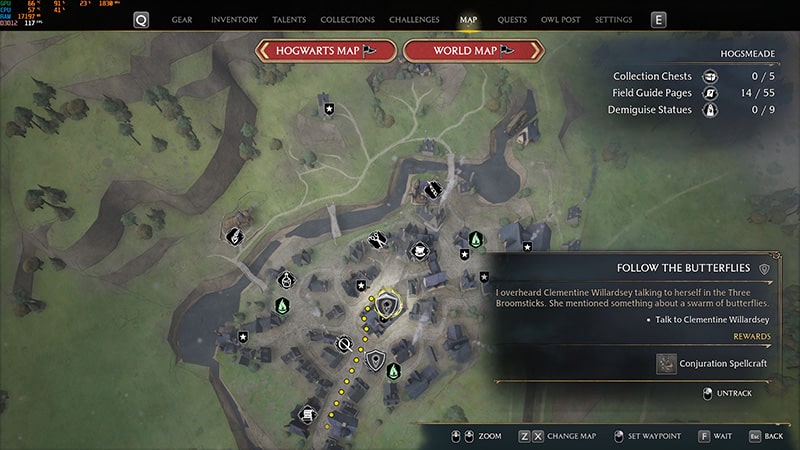
Task: Click the glowing tracked quest marker
Action: [387, 301]
